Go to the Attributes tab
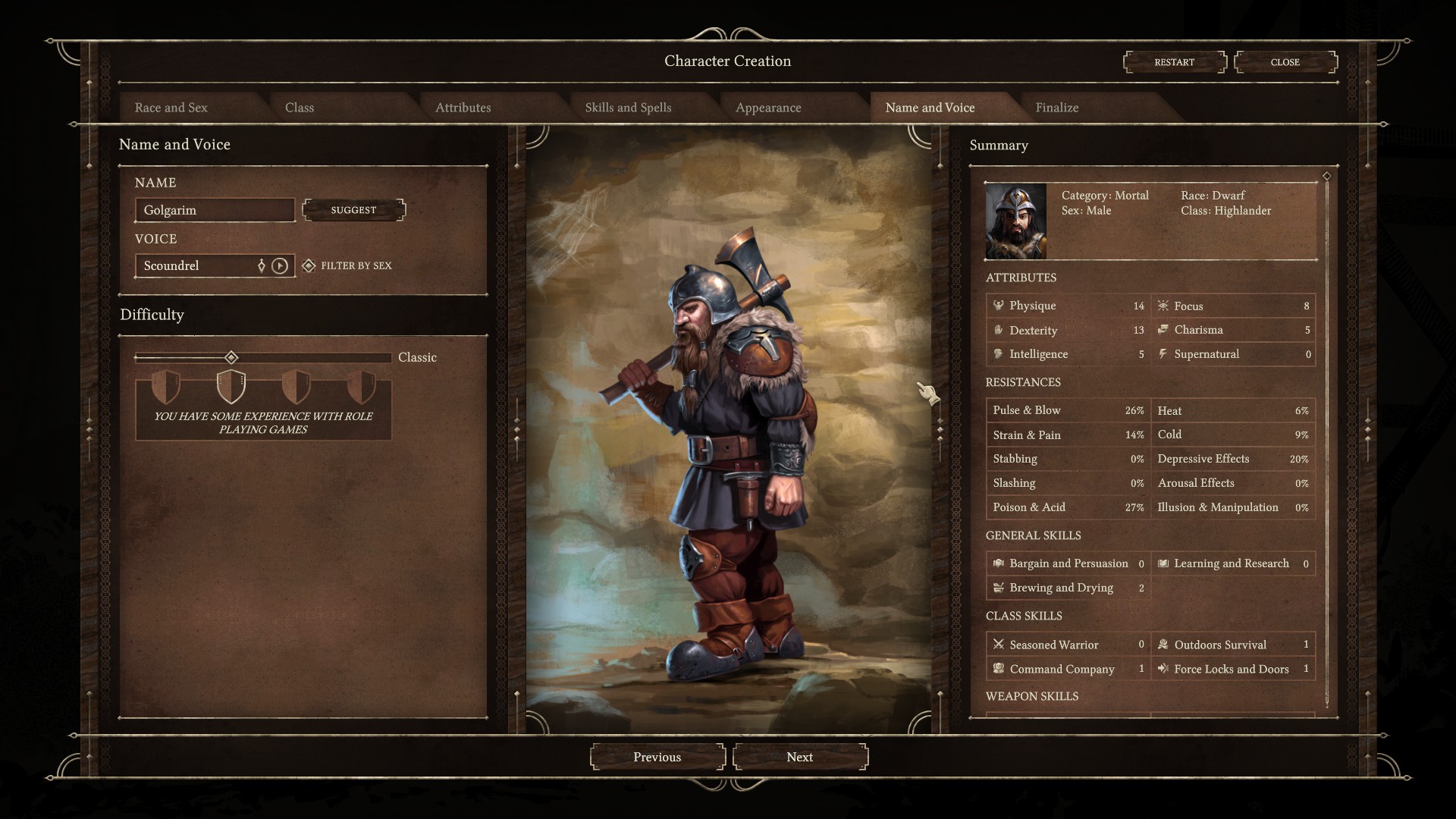Screen dimensions: 1456x819 [463, 108]
